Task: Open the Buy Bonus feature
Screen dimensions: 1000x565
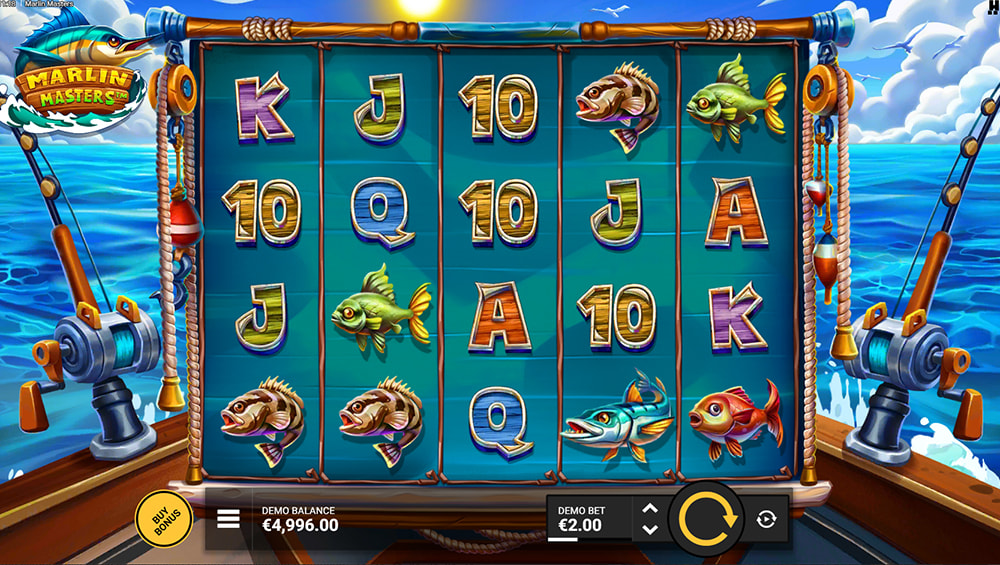Action: (x=164, y=519)
